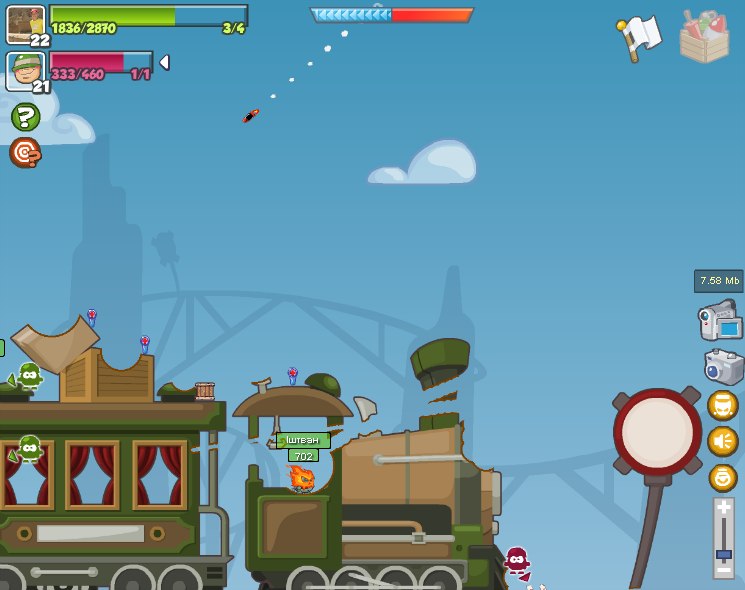Click the zoom-out minus button
This screenshot has height=590, width=745.
tap(724, 571)
